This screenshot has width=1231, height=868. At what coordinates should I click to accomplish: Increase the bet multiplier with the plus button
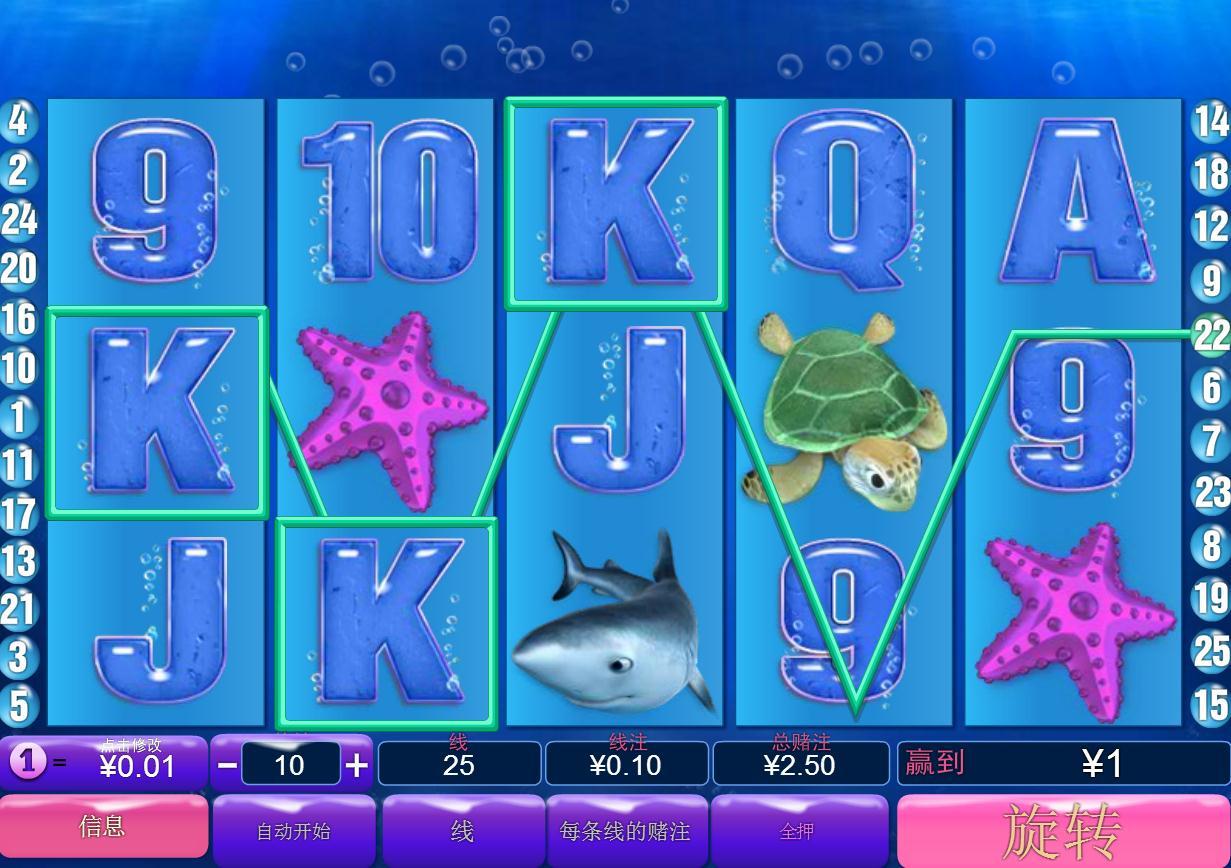click(x=356, y=766)
